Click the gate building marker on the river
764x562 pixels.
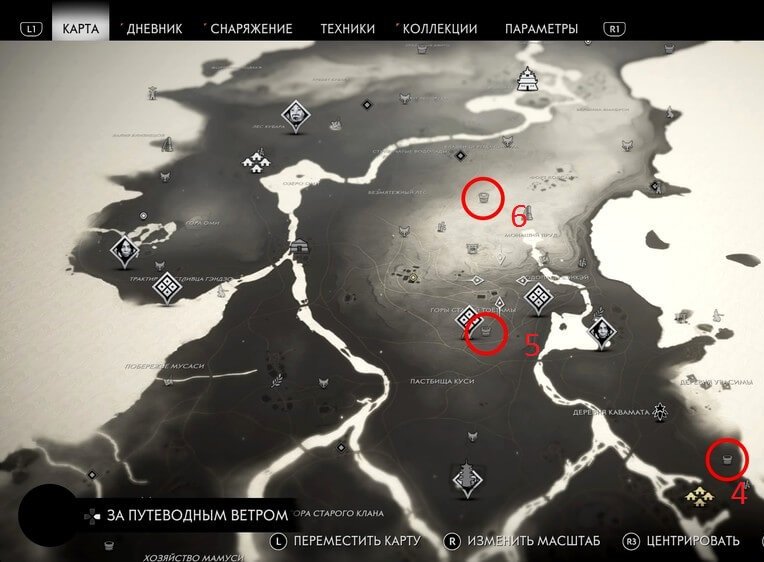click(x=299, y=247)
